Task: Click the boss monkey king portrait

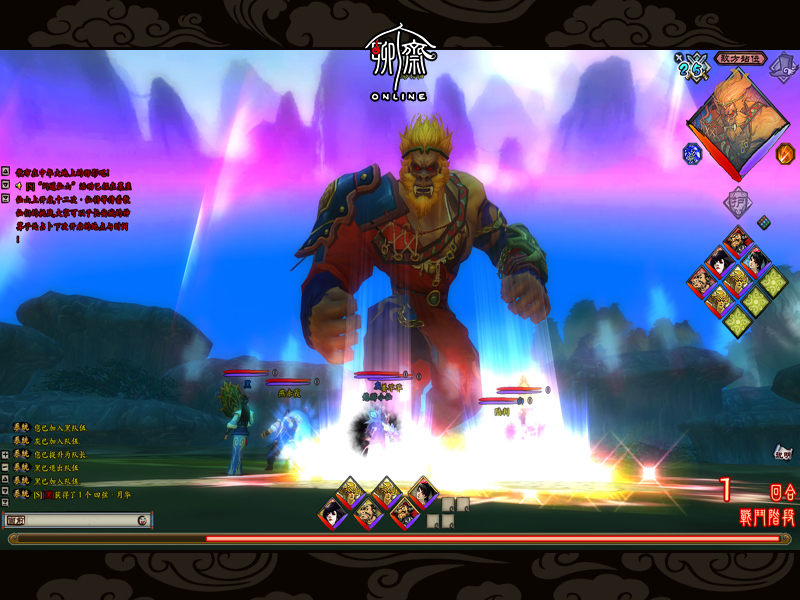Action: coord(738,123)
